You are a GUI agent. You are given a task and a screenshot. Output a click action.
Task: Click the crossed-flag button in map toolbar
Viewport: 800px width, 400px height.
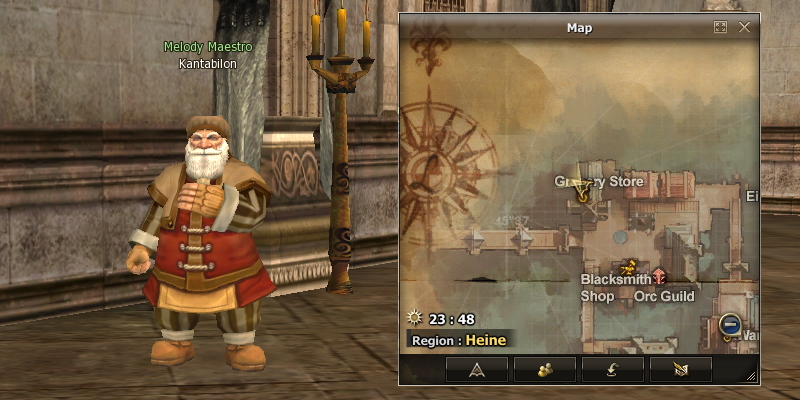coord(680,369)
